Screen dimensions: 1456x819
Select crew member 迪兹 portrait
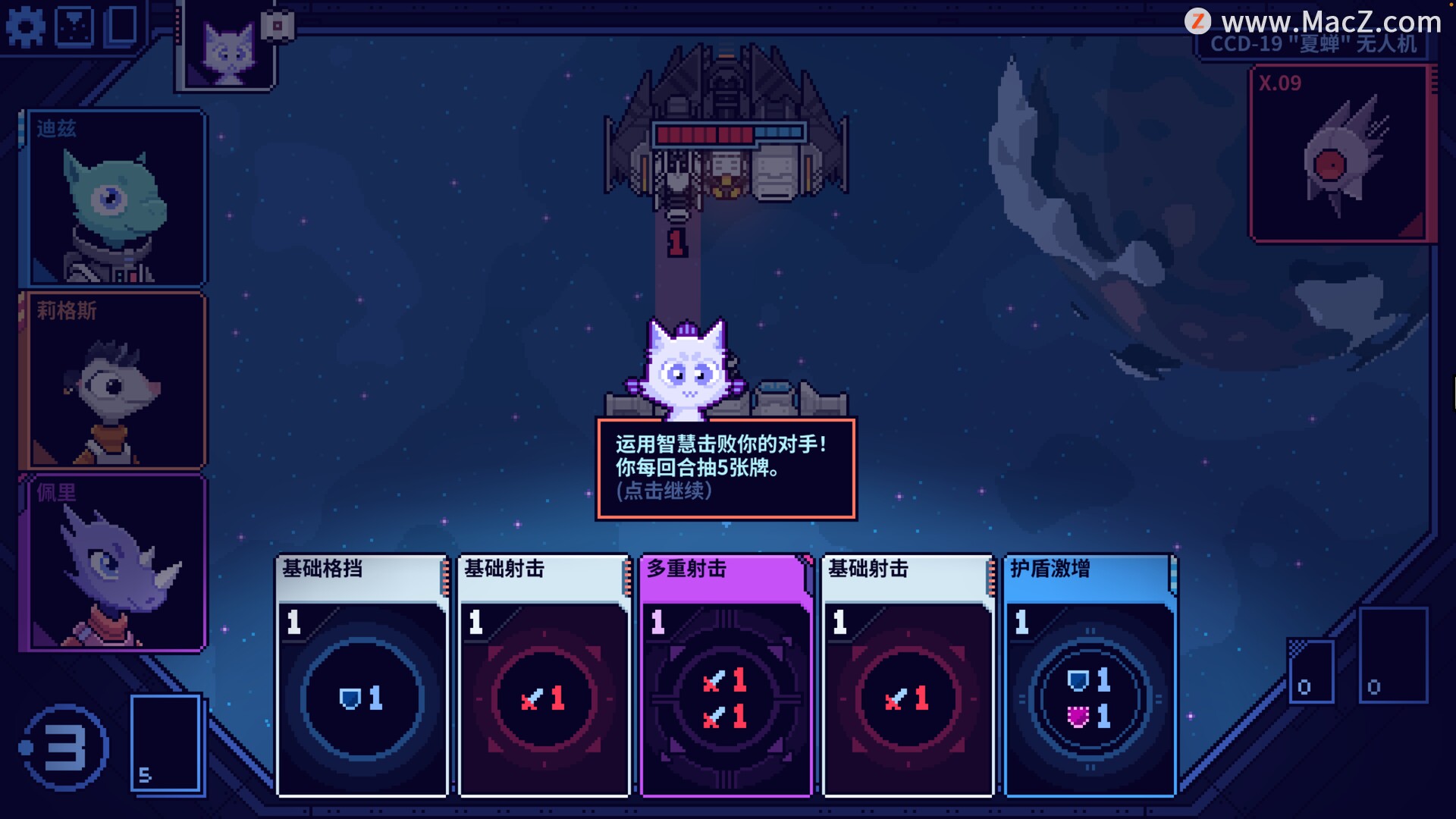point(114,198)
